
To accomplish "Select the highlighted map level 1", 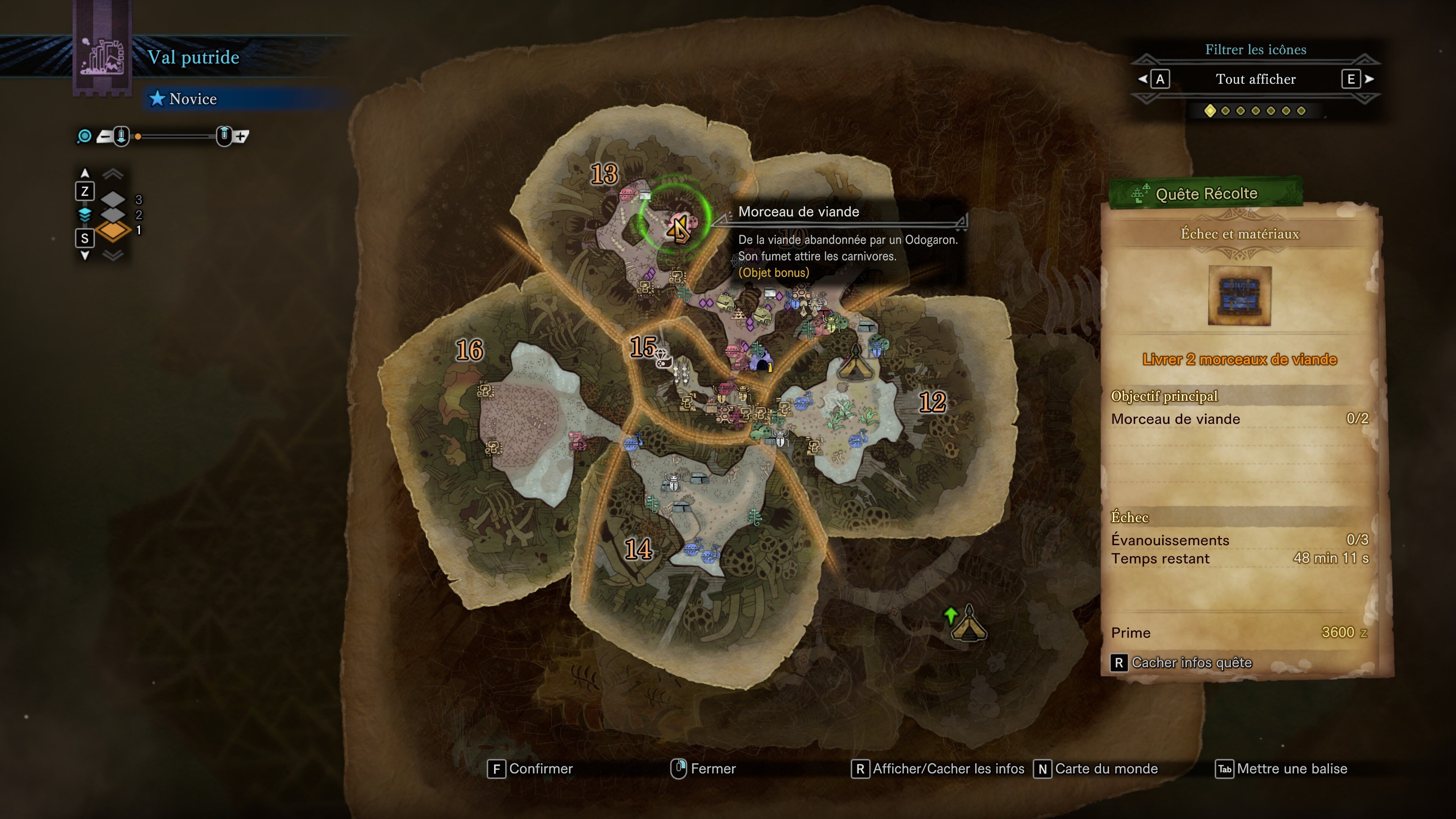I will (114, 230).
